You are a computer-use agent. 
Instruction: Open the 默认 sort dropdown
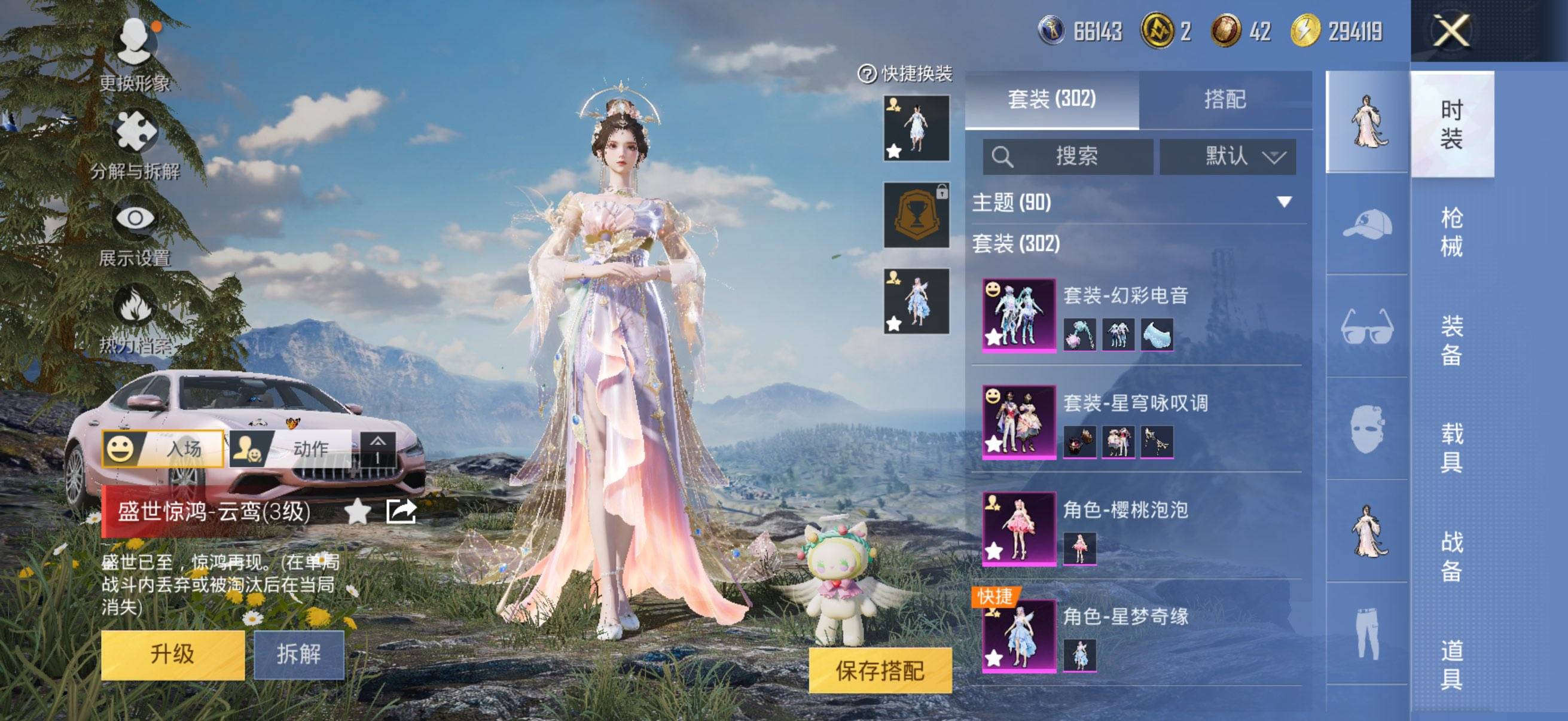click(1227, 157)
